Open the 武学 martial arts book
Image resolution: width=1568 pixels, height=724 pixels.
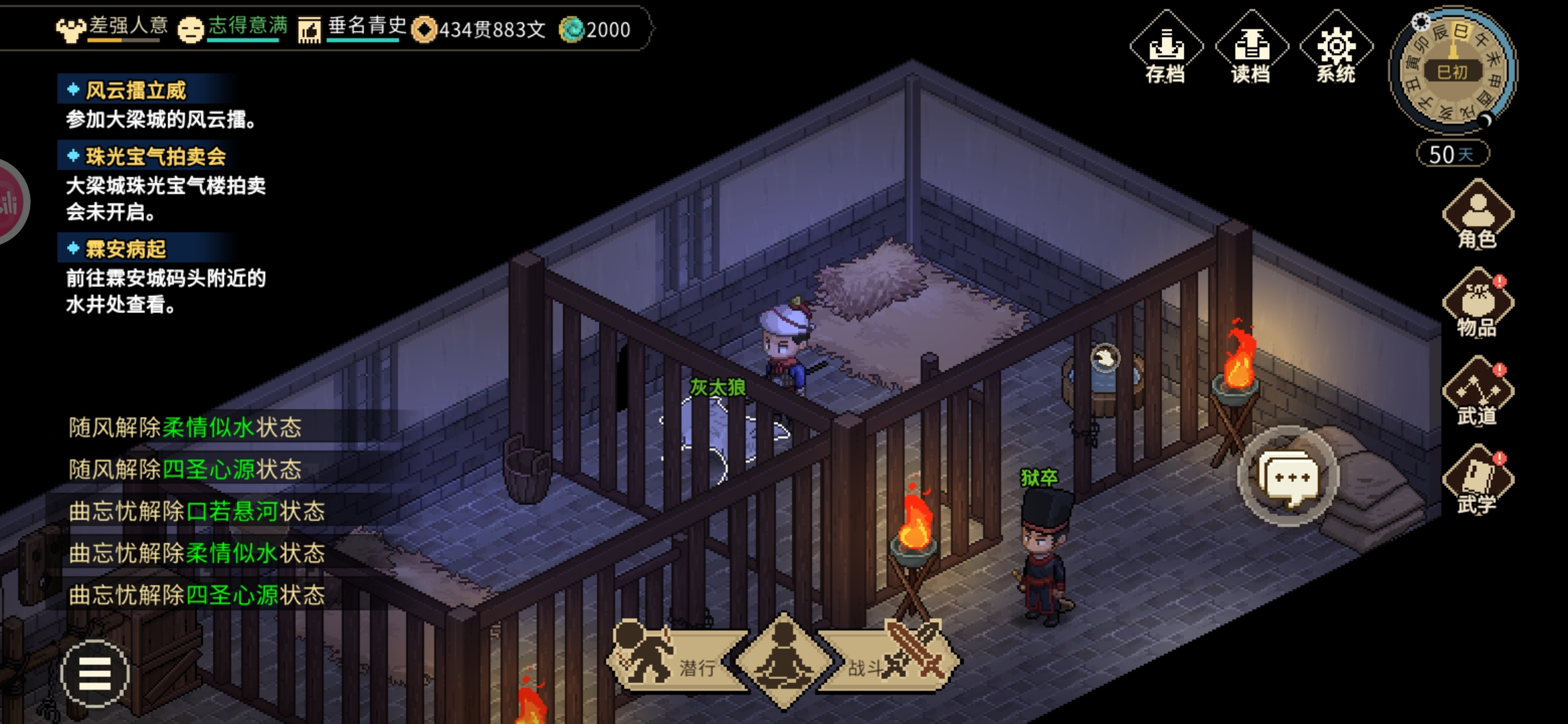[x=1478, y=481]
